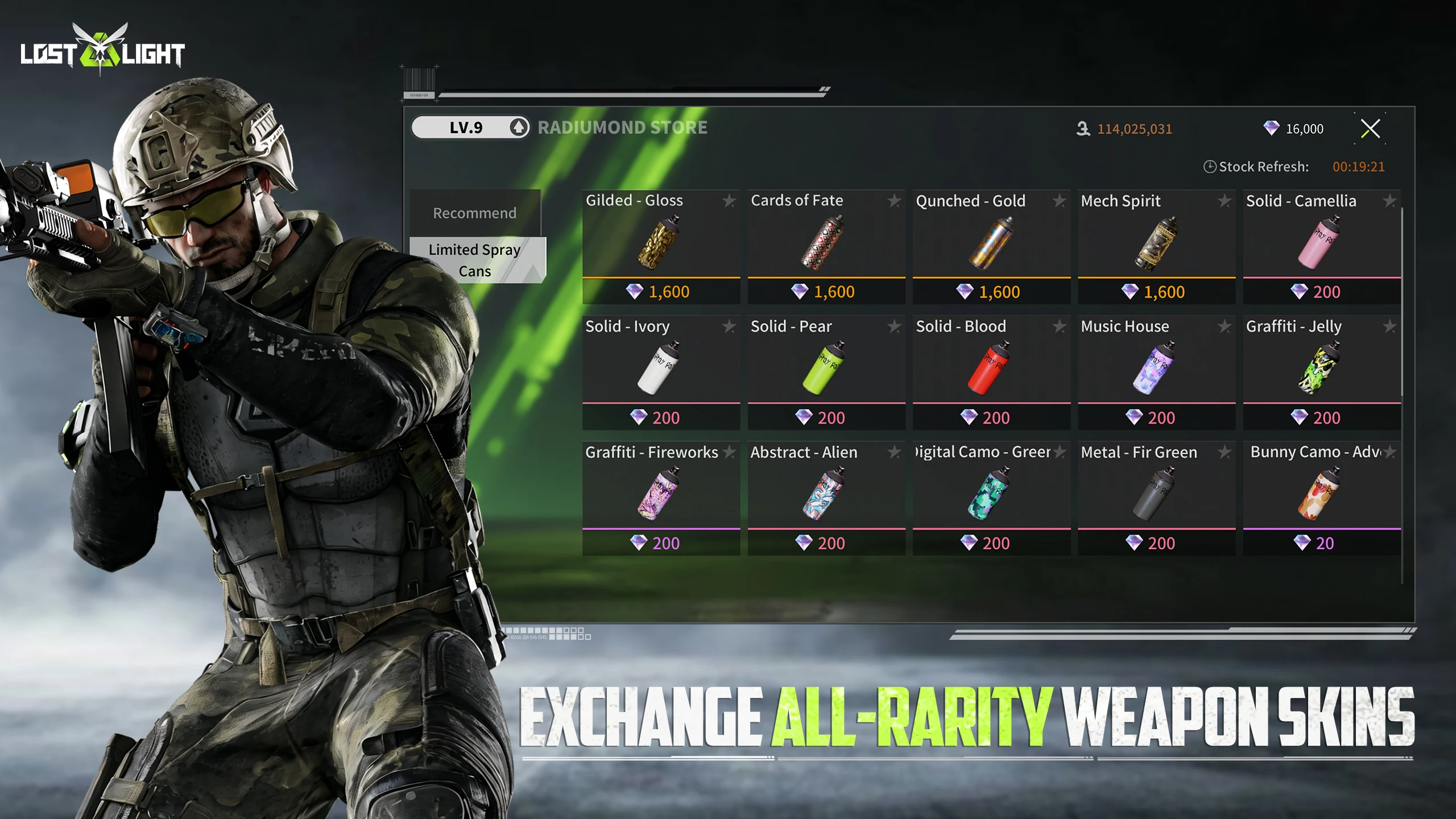The image size is (1456, 819).
Task: Pick the Qunched - Gold spray can
Action: pyautogui.click(x=990, y=243)
